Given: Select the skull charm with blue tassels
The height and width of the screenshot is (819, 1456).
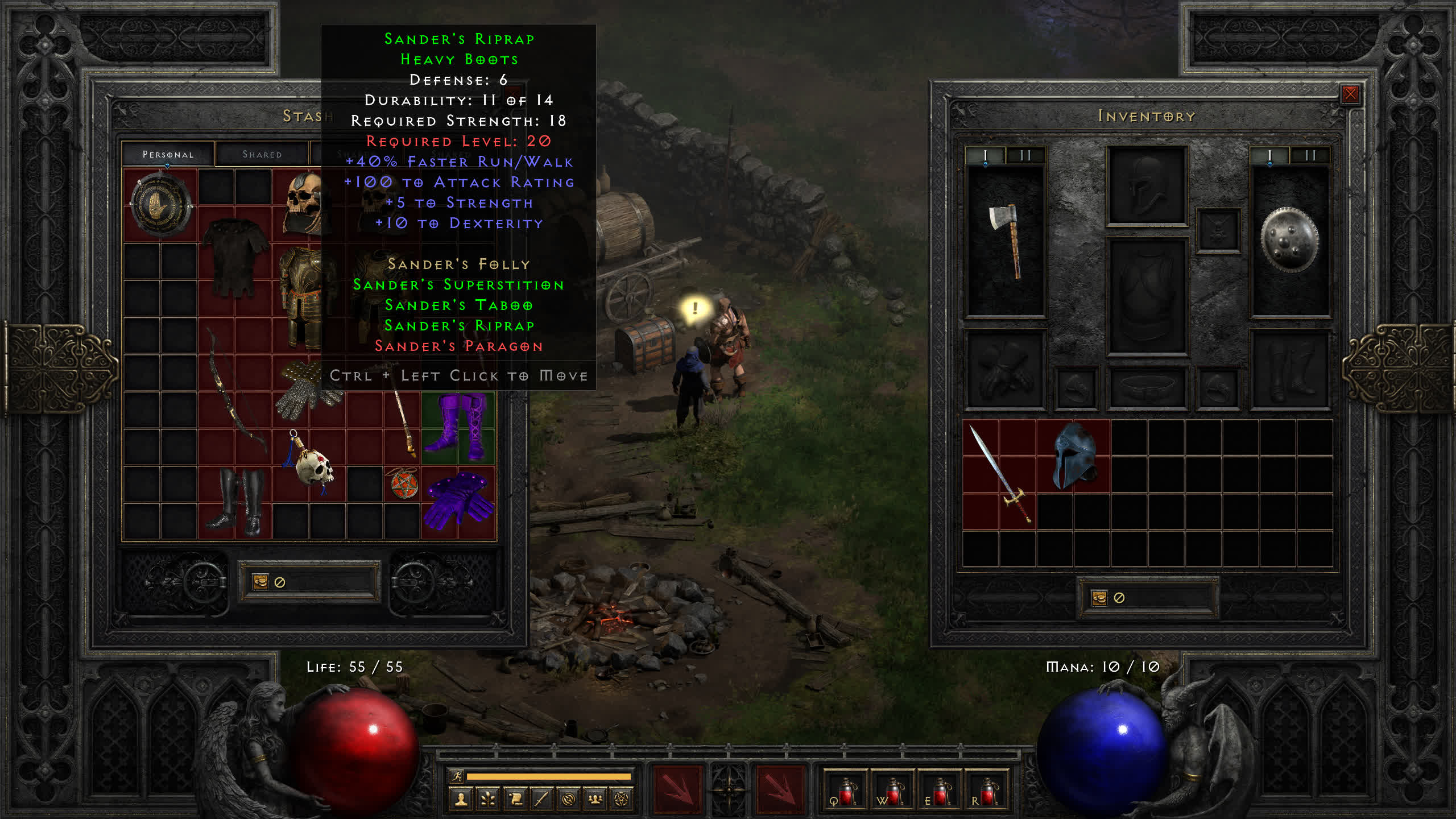Looking at the screenshot, I should pos(310,464).
